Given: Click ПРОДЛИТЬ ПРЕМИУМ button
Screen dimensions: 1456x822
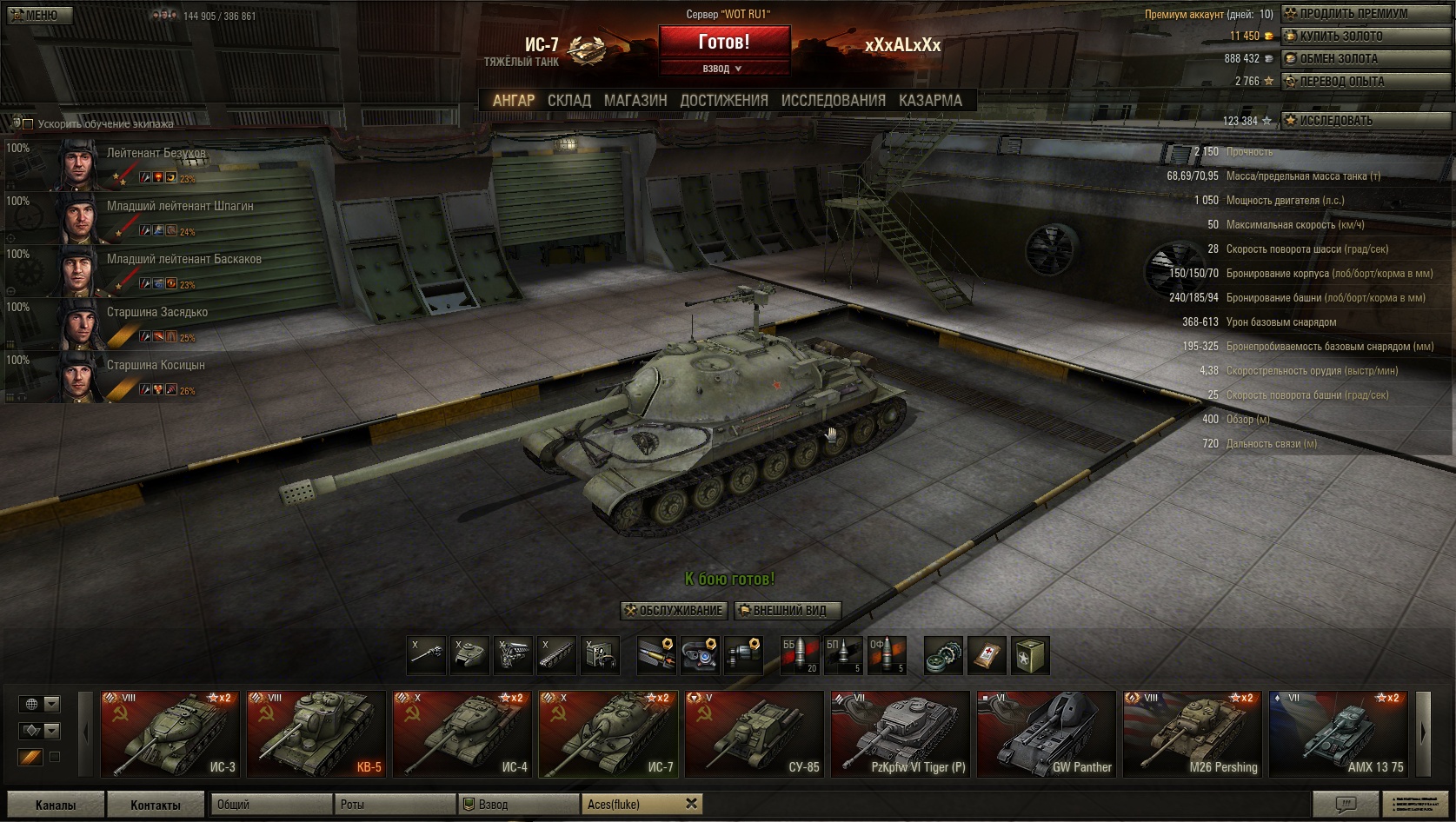Looking at the screenshot, I should 1353,14.
